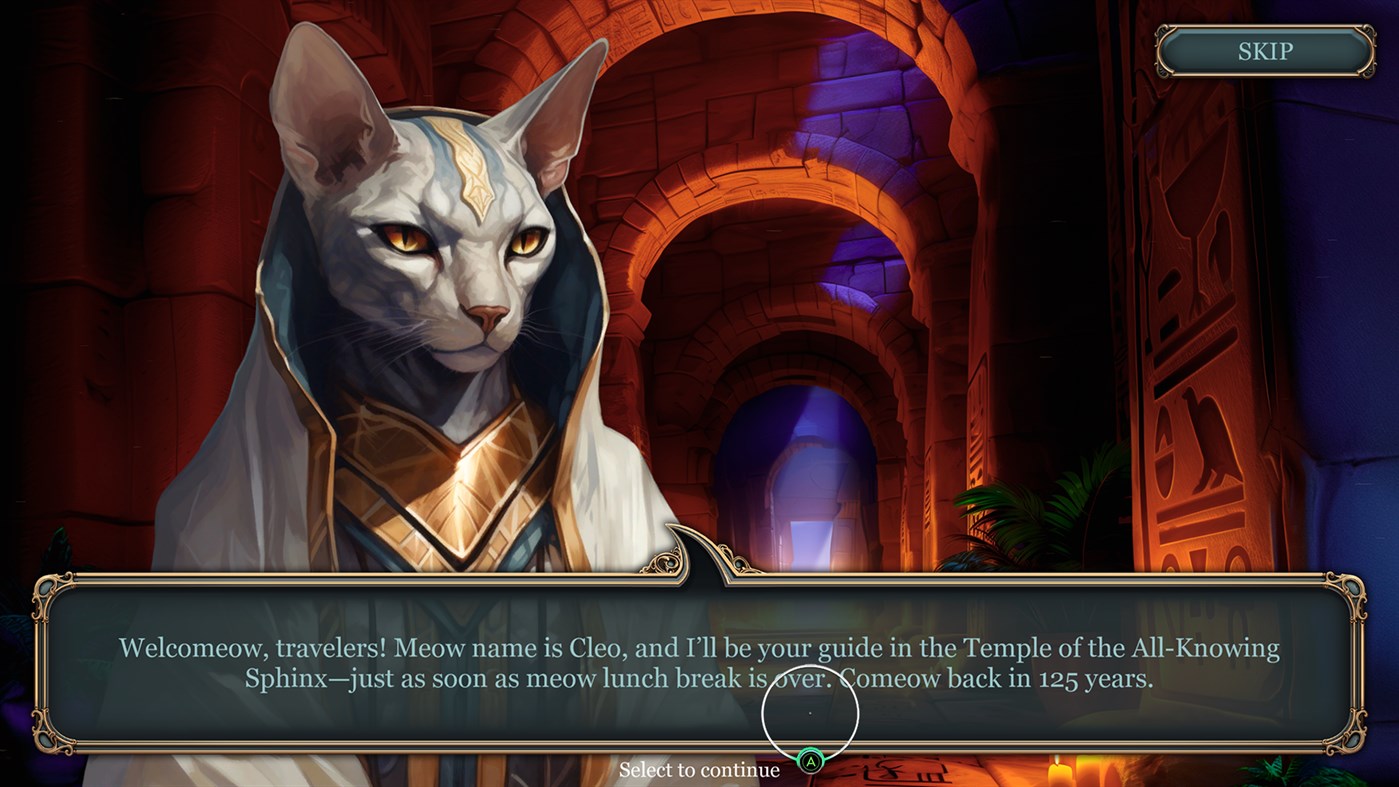Toggle the A-button prompt highlight ring
The width and height of the screenshot is (1399, 787).
810,714
